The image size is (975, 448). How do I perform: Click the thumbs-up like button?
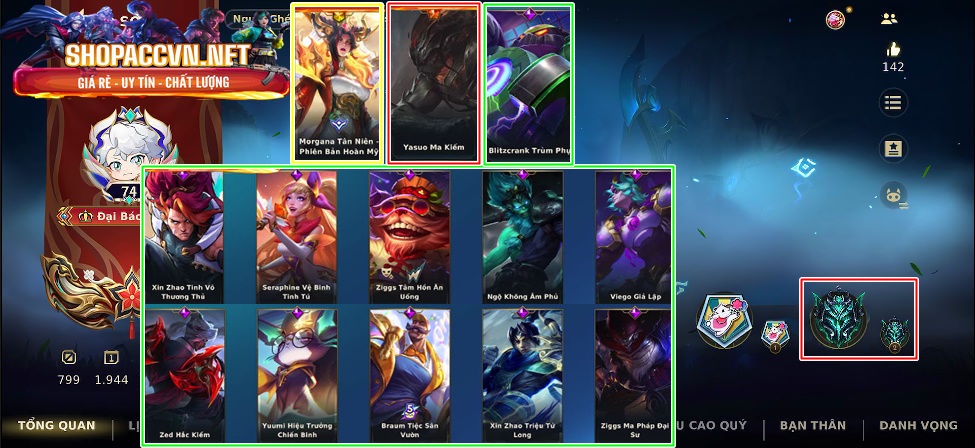pos(893,51)
